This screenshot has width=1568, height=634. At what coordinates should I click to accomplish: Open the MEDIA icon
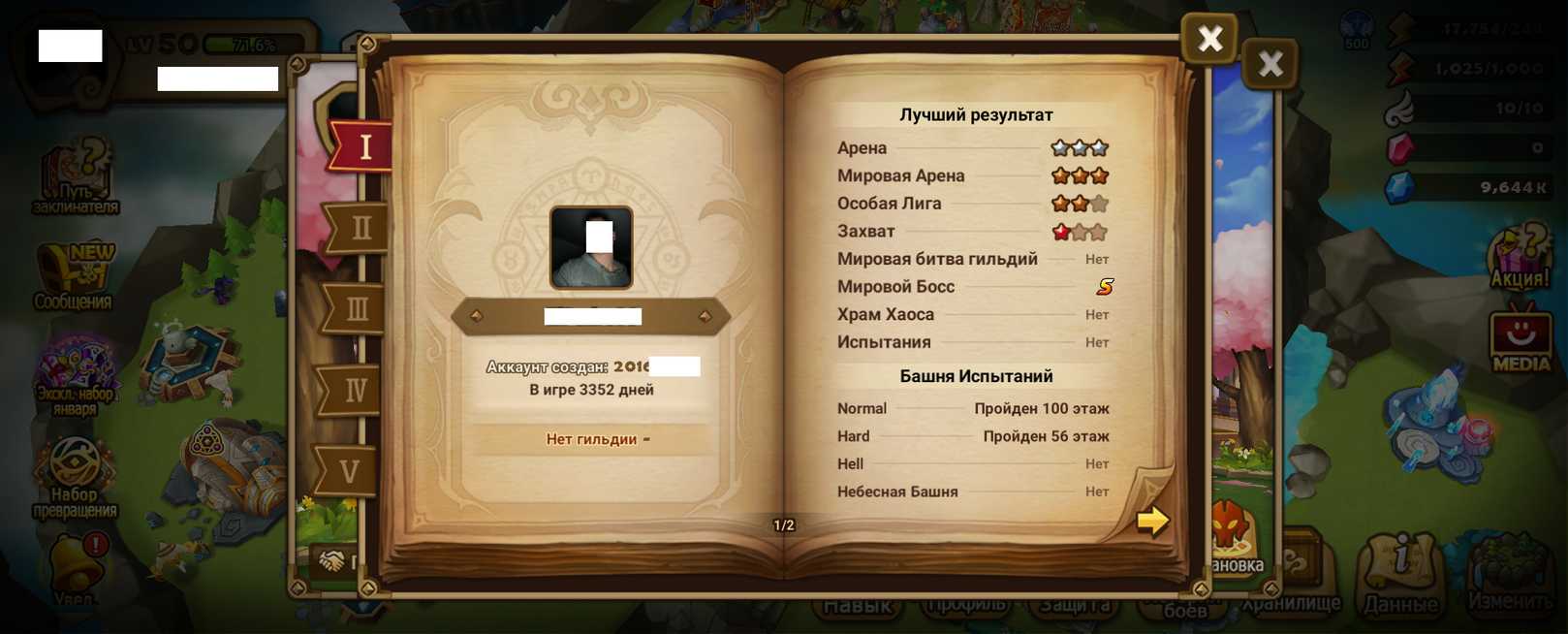point(1521,339)
